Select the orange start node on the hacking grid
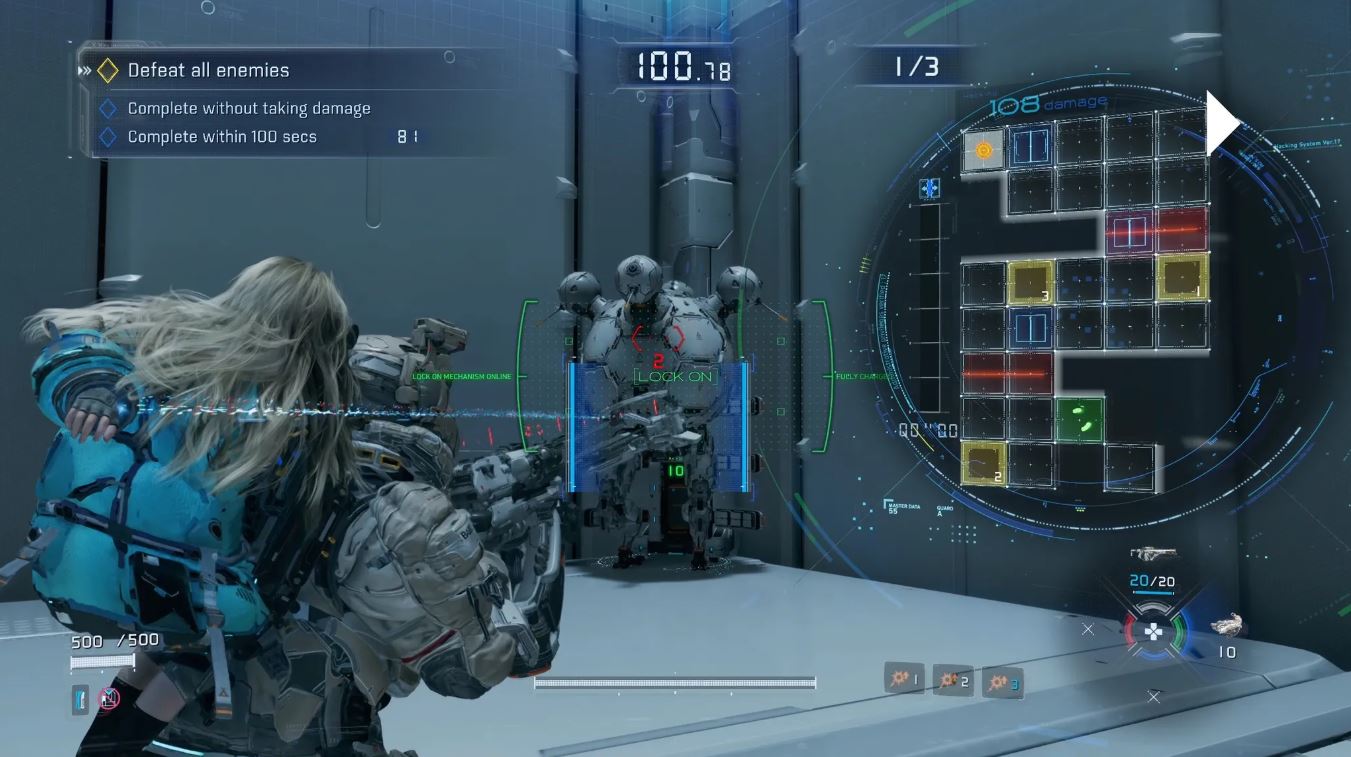The image size is (1351, 757). click(984, 150)
